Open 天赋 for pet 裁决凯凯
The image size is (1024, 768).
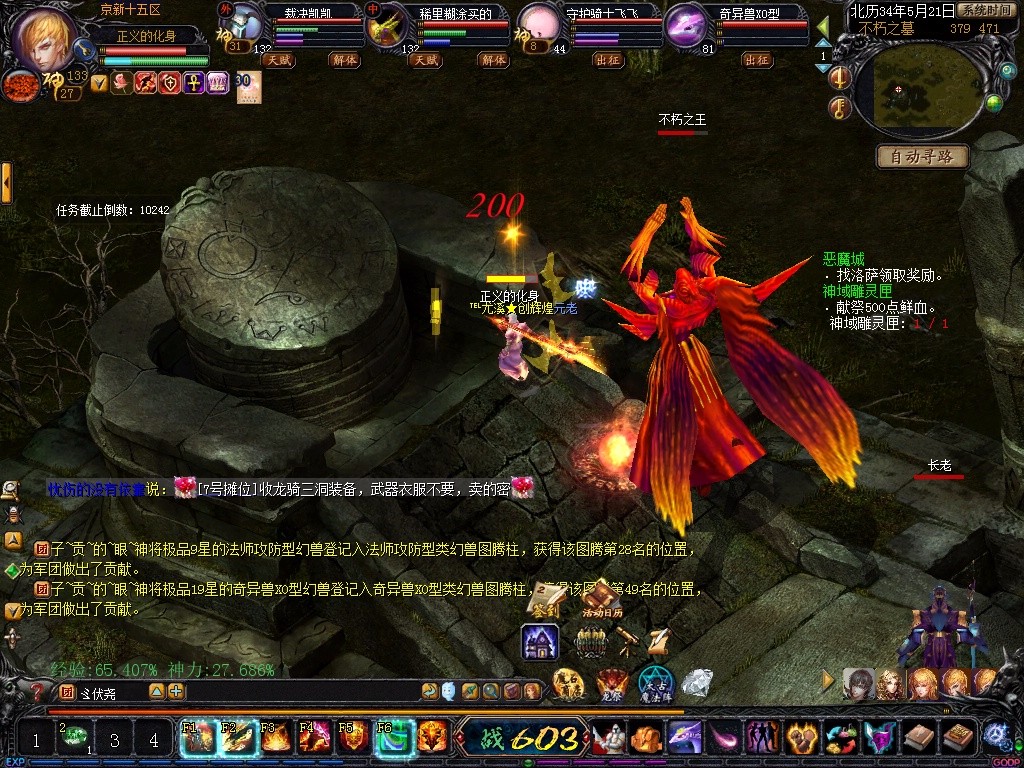point(278,60)
